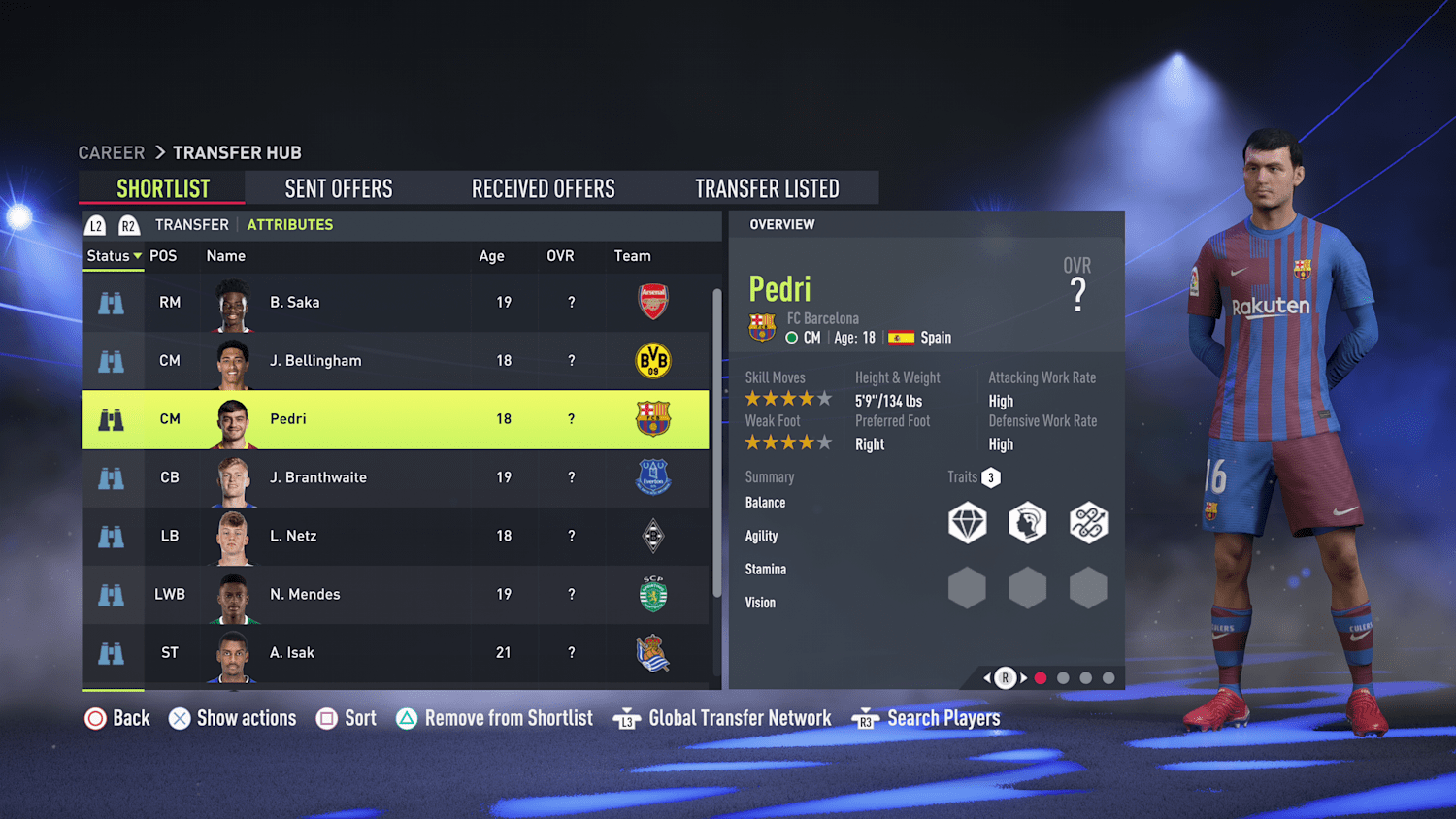Click the Trojan head trait icon
The image size is (1456, 819).
pos(1028,522)
